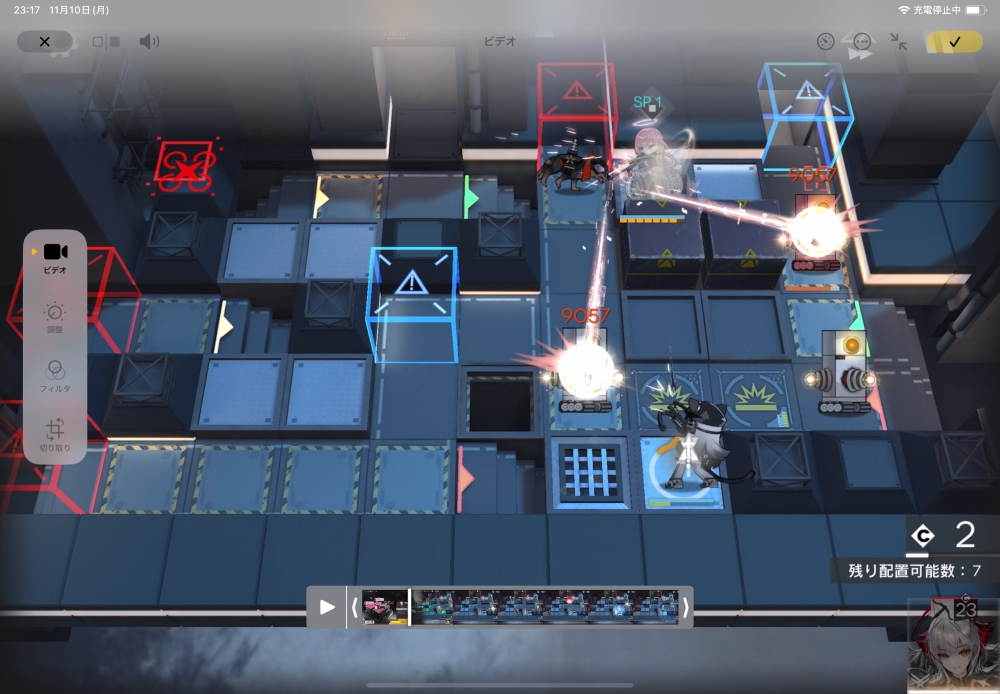1000x694 pixels.
Task: Click the timeline's left trim handle
Action: pyautogui.click(x=354, y=607)
